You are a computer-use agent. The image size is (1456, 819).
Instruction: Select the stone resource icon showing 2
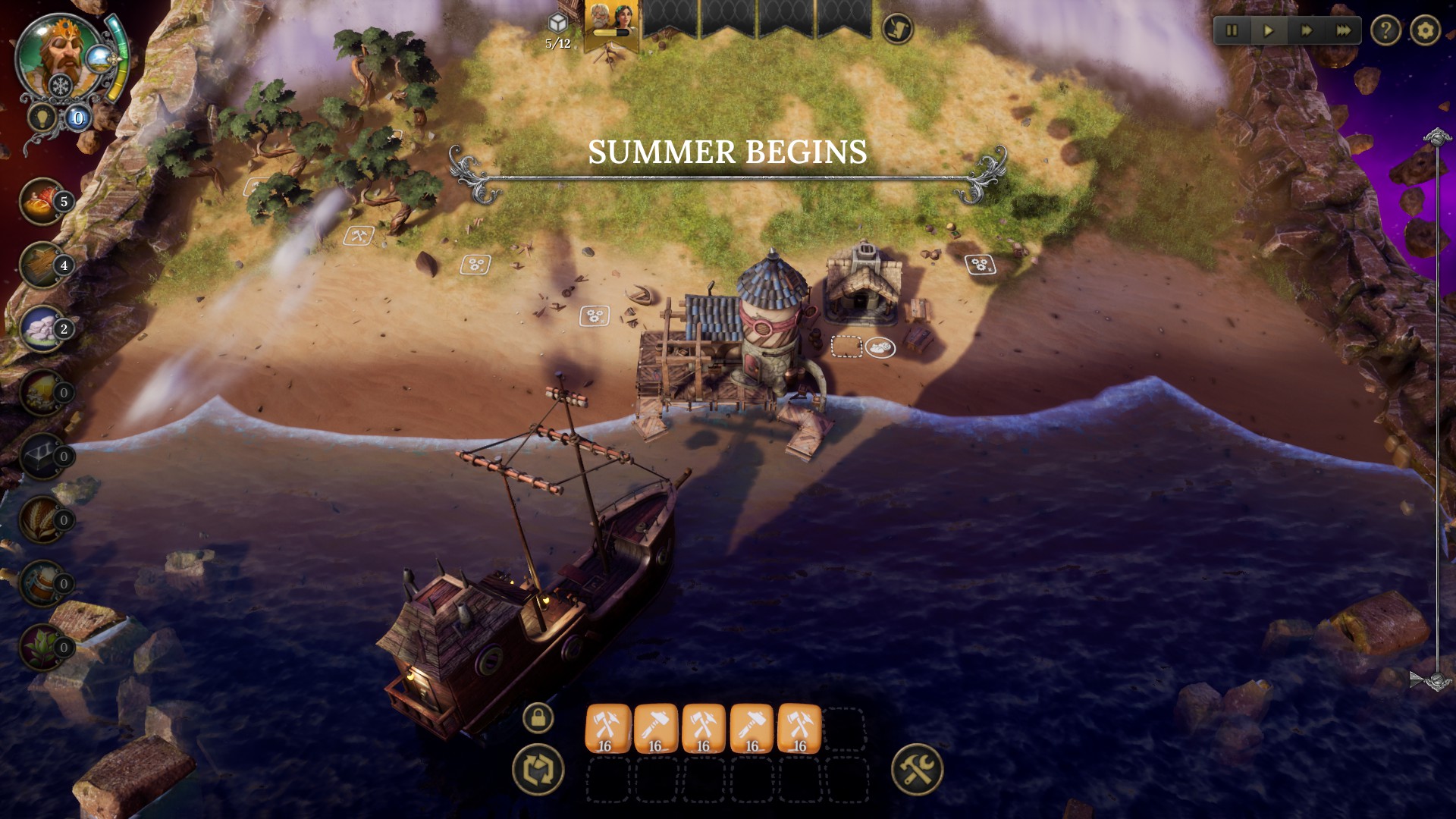43,328
